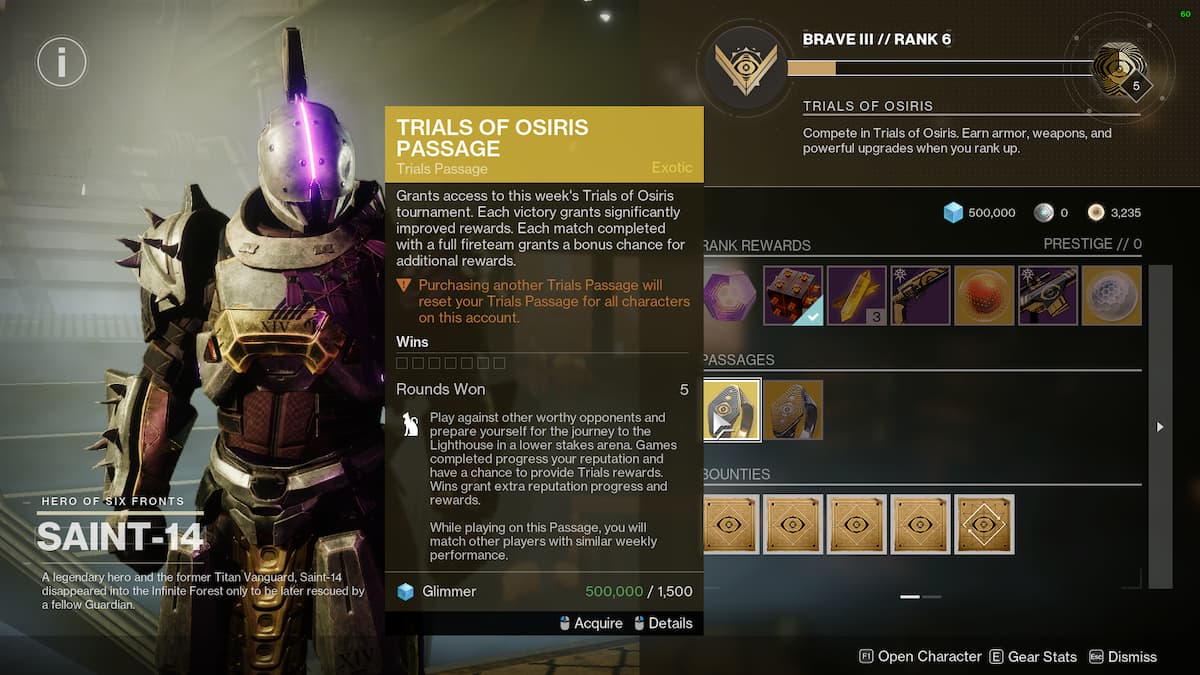The image size is (1200, 675).
Task: Open the info circle icon
Action: tap(61, 62)
